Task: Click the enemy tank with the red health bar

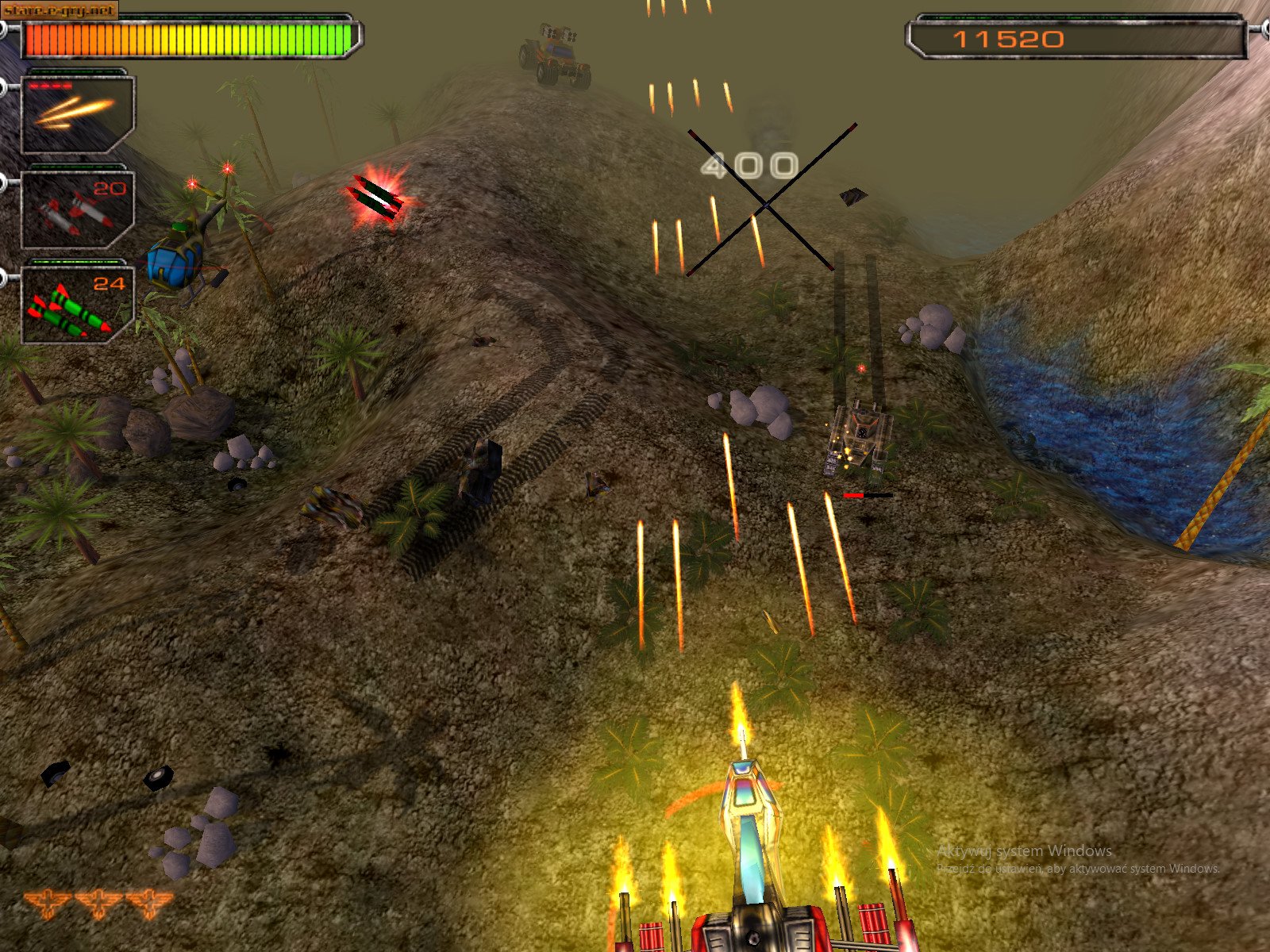Action: [x=861, y=436]
